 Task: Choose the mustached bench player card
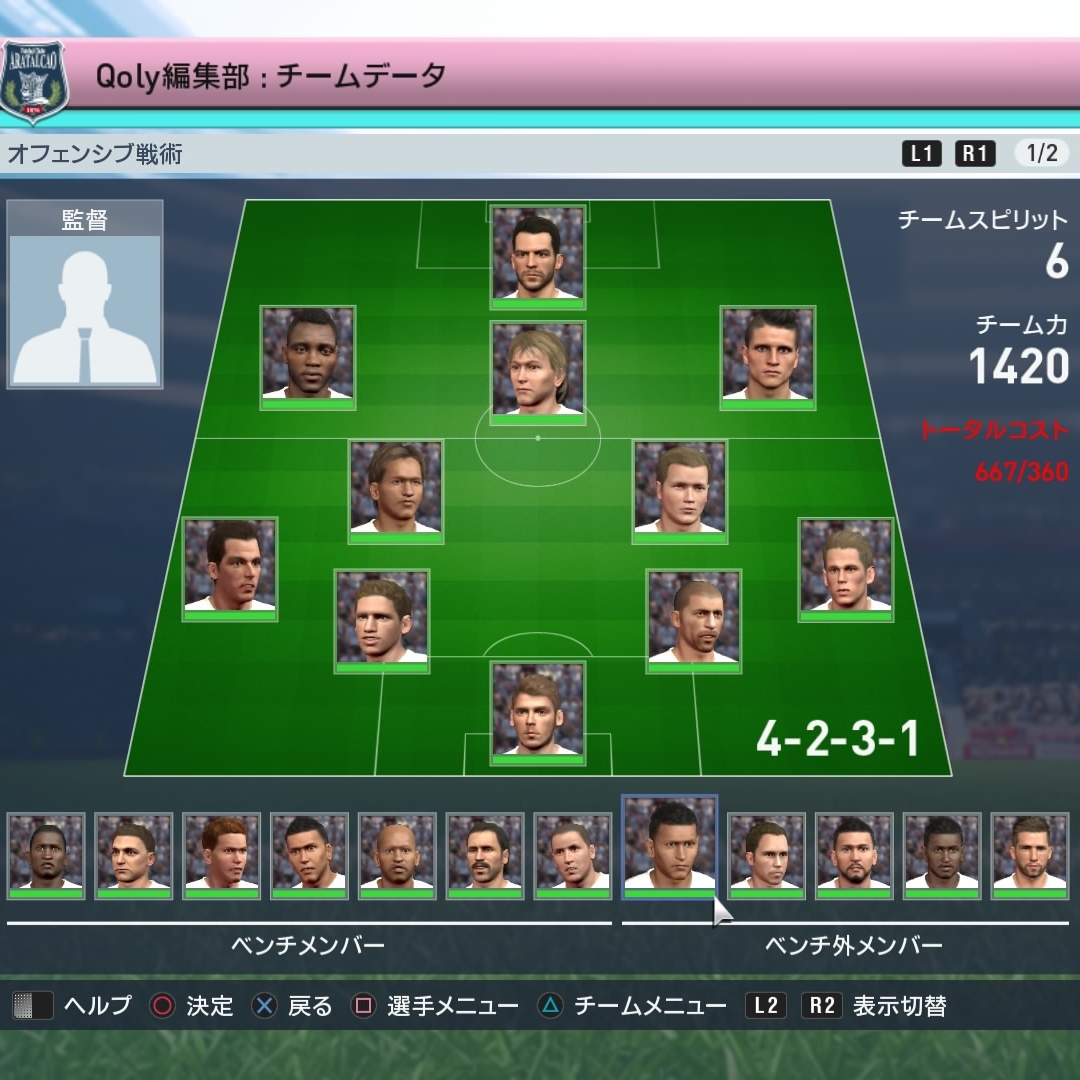tap(485, 856)
